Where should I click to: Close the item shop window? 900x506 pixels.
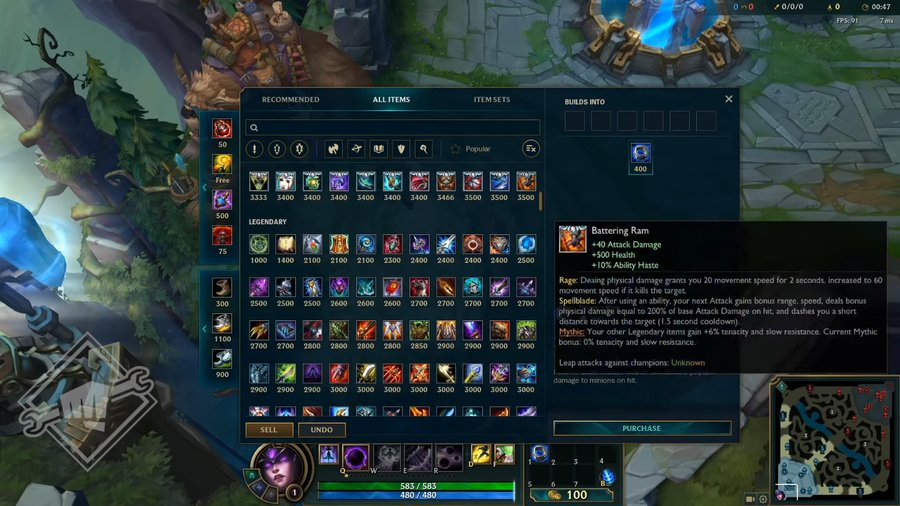tap(729, 99)
